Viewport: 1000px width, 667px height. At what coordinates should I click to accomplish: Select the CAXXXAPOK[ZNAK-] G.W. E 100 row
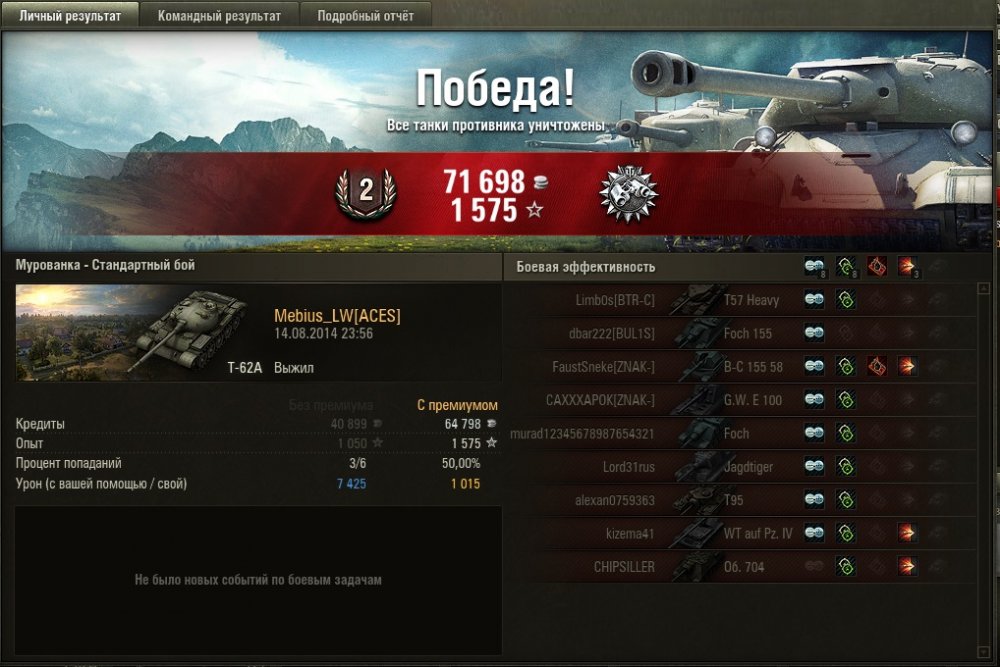click(738, 401)
